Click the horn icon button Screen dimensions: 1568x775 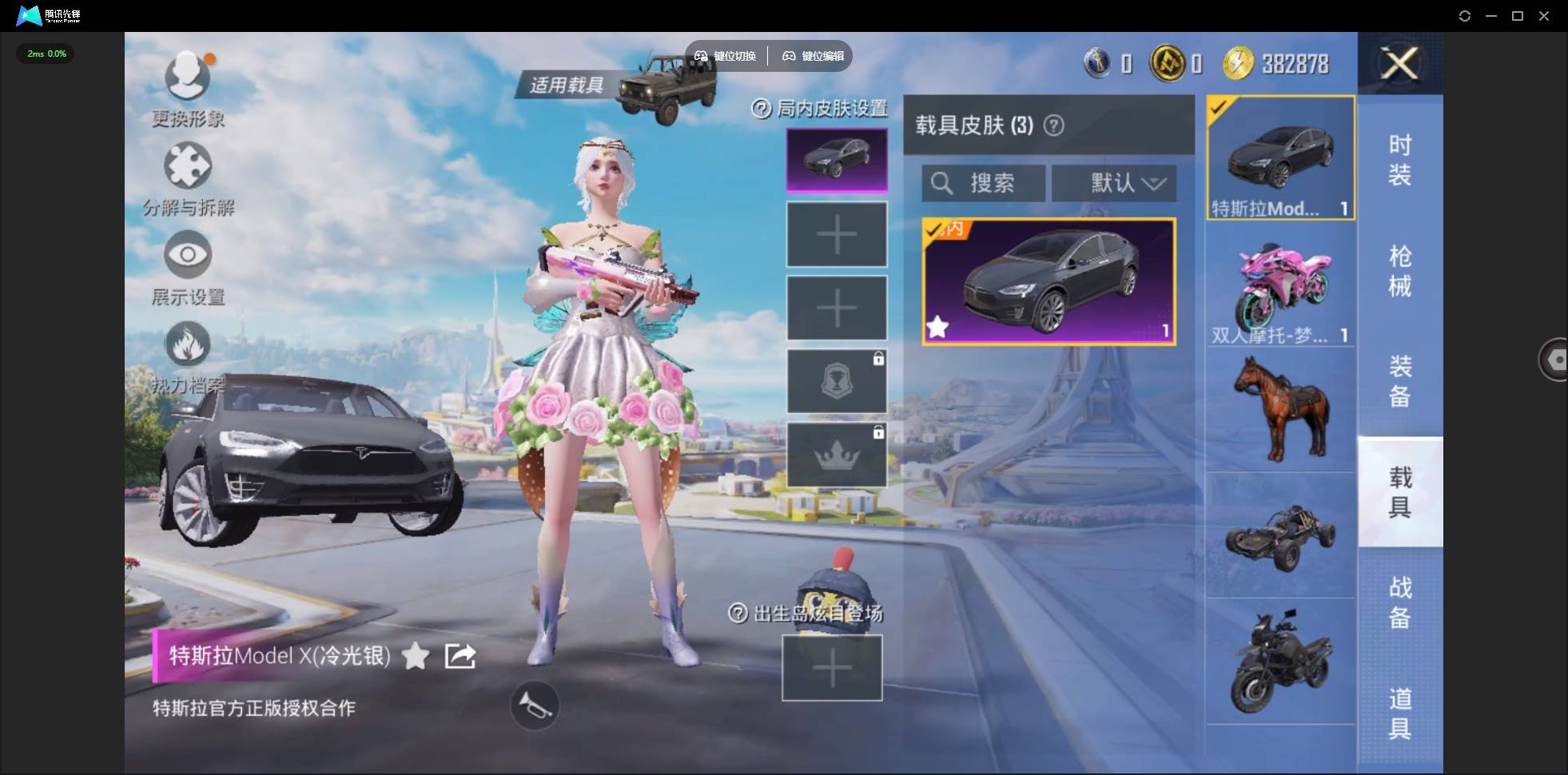tap(535, 705)
